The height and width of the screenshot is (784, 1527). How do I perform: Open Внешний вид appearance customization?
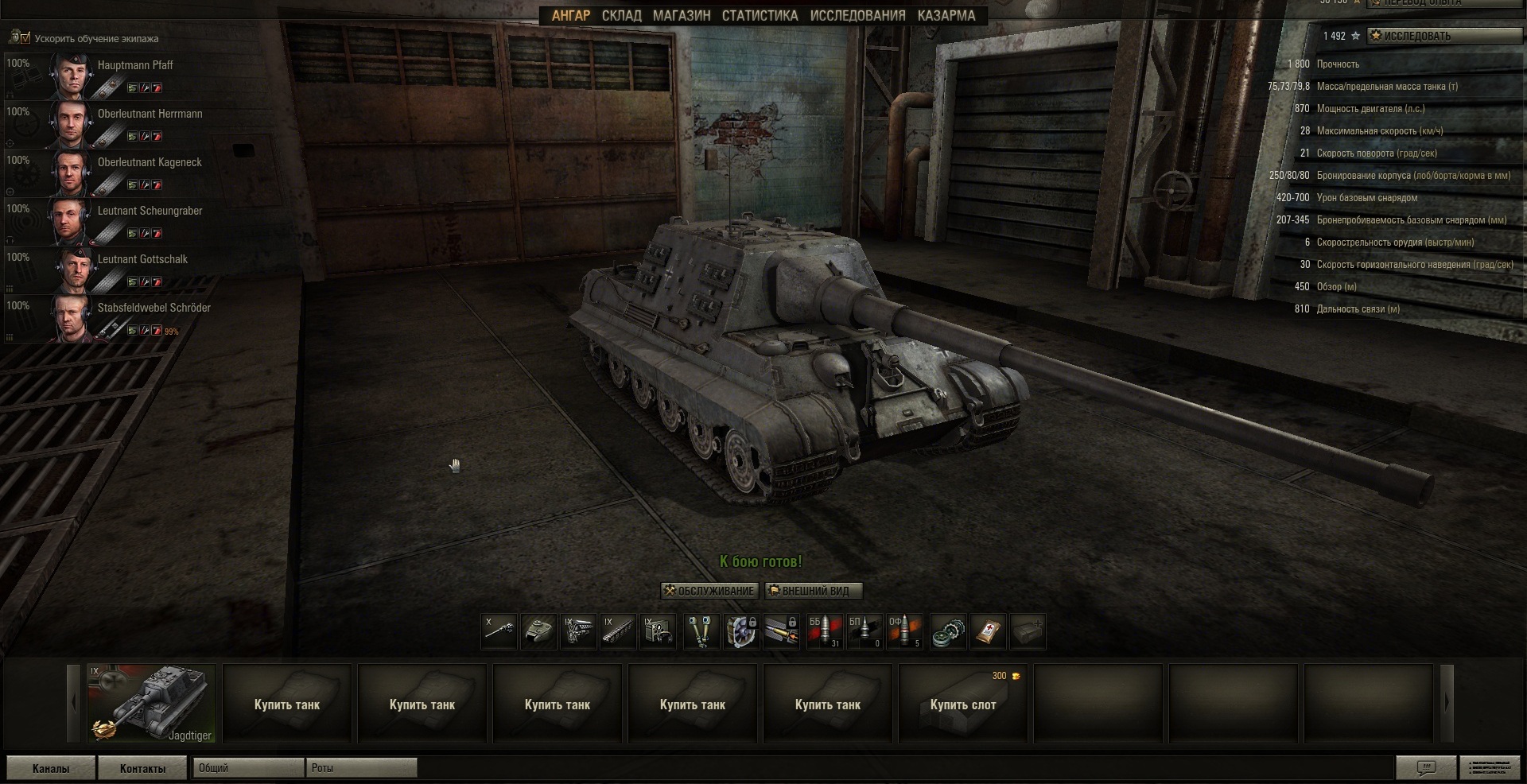[814, 591]
